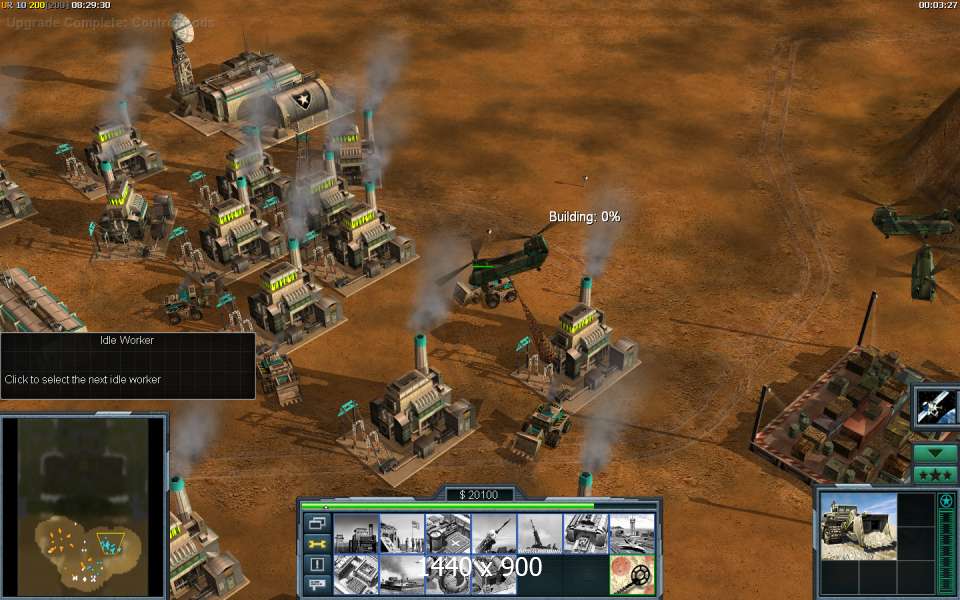960x600 pixels.
Task: Select the dozer unit portrait
Action: pyautogui.click(x=856, y=526)
